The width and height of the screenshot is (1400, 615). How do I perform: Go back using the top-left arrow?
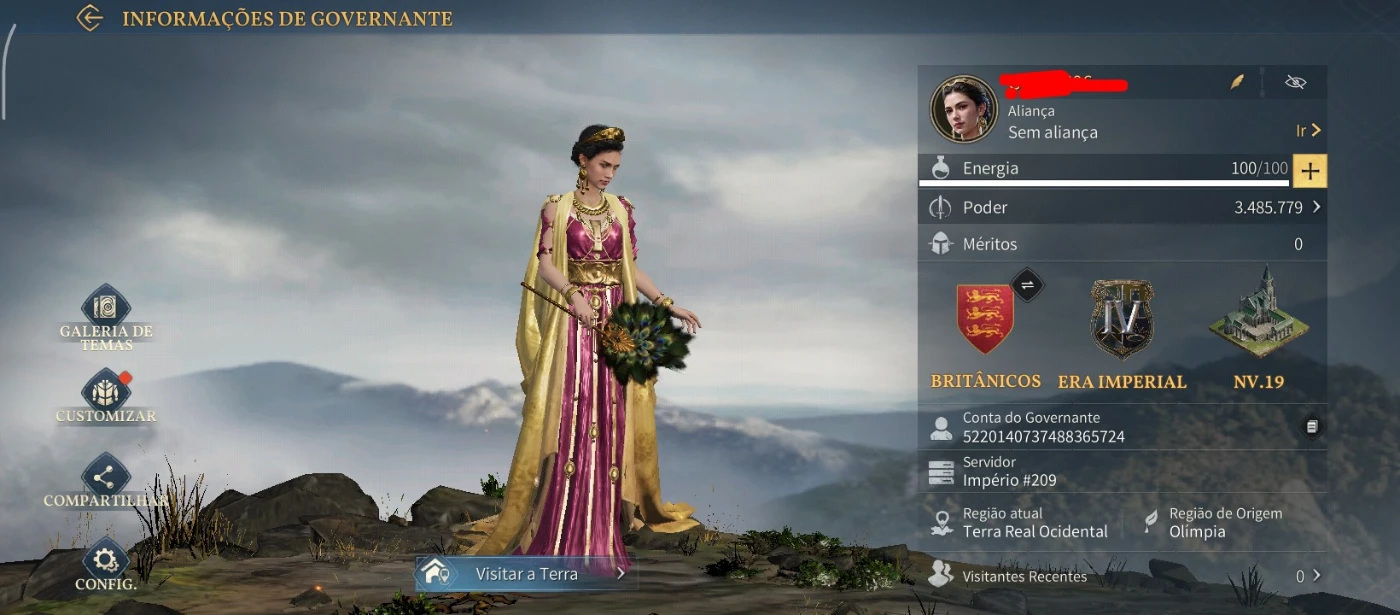point(90,18)
